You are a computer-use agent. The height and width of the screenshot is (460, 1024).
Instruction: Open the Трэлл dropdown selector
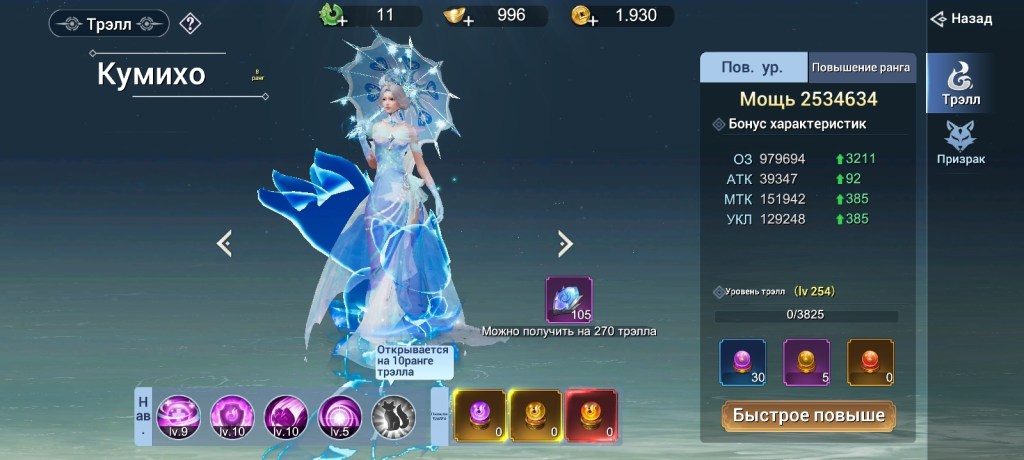109,24
